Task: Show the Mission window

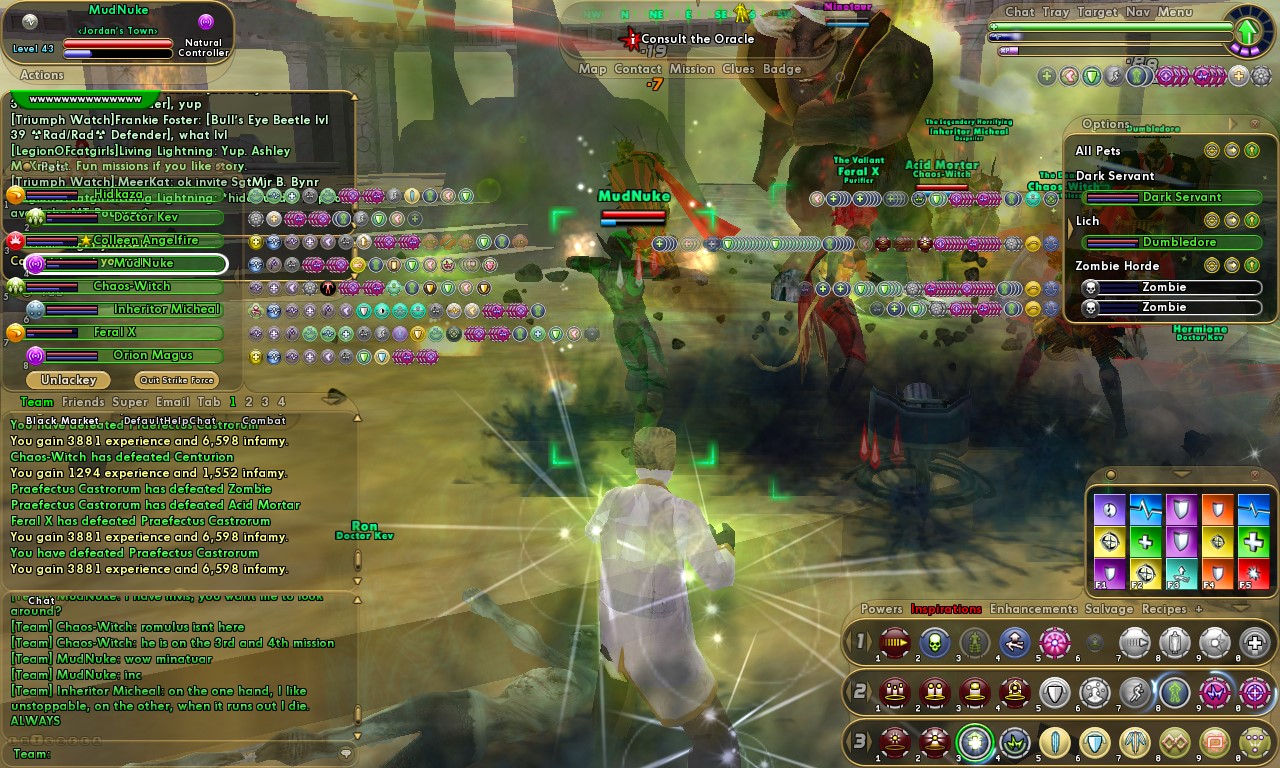Action: [692, 69]
